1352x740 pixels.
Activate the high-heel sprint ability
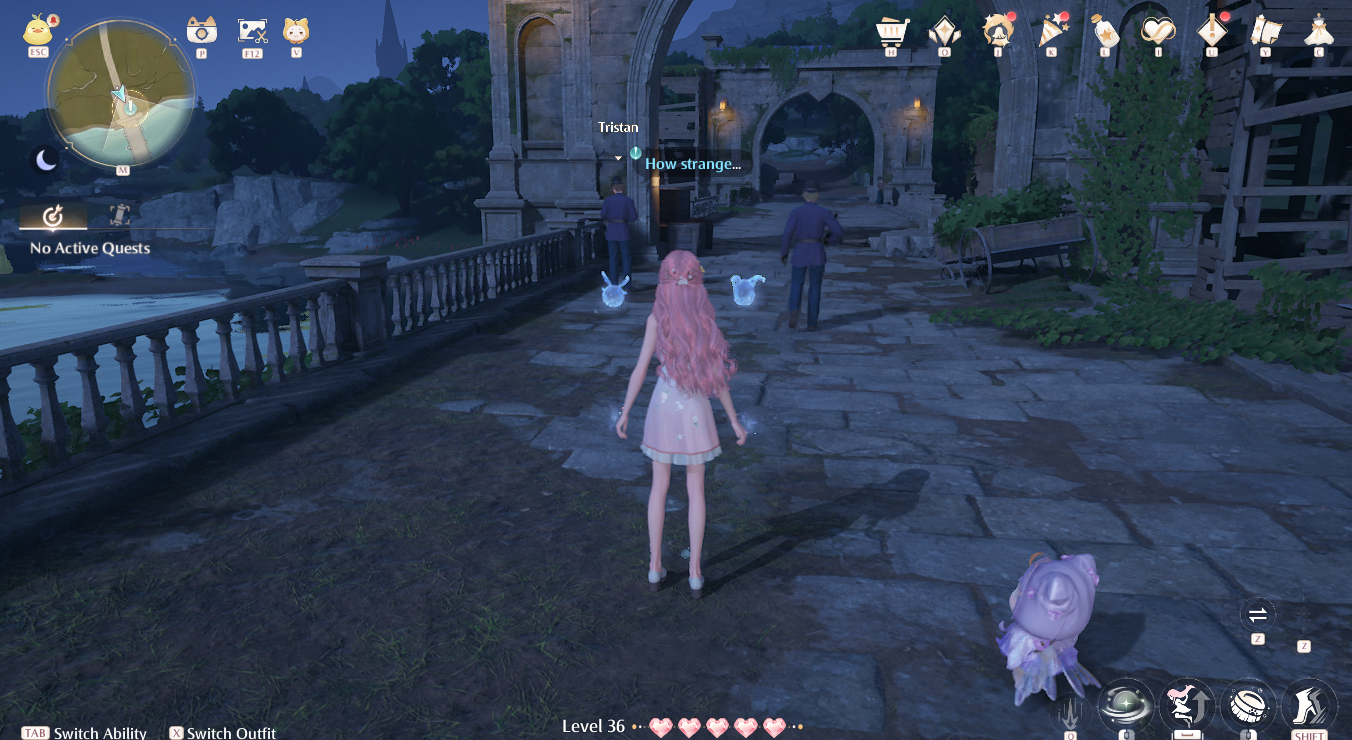click(x=1308, y=705)
